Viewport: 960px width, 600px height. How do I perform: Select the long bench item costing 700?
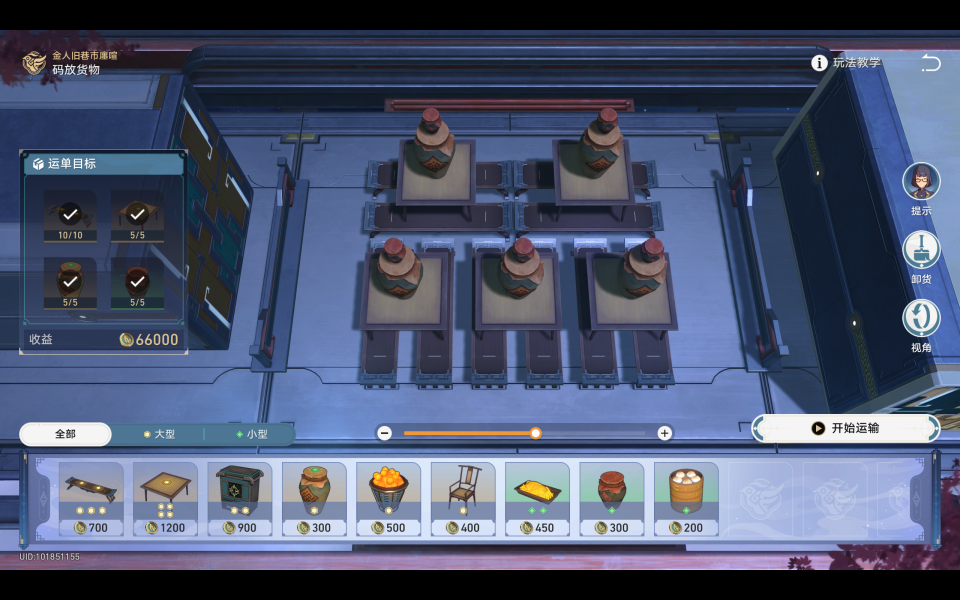point(91,498)
